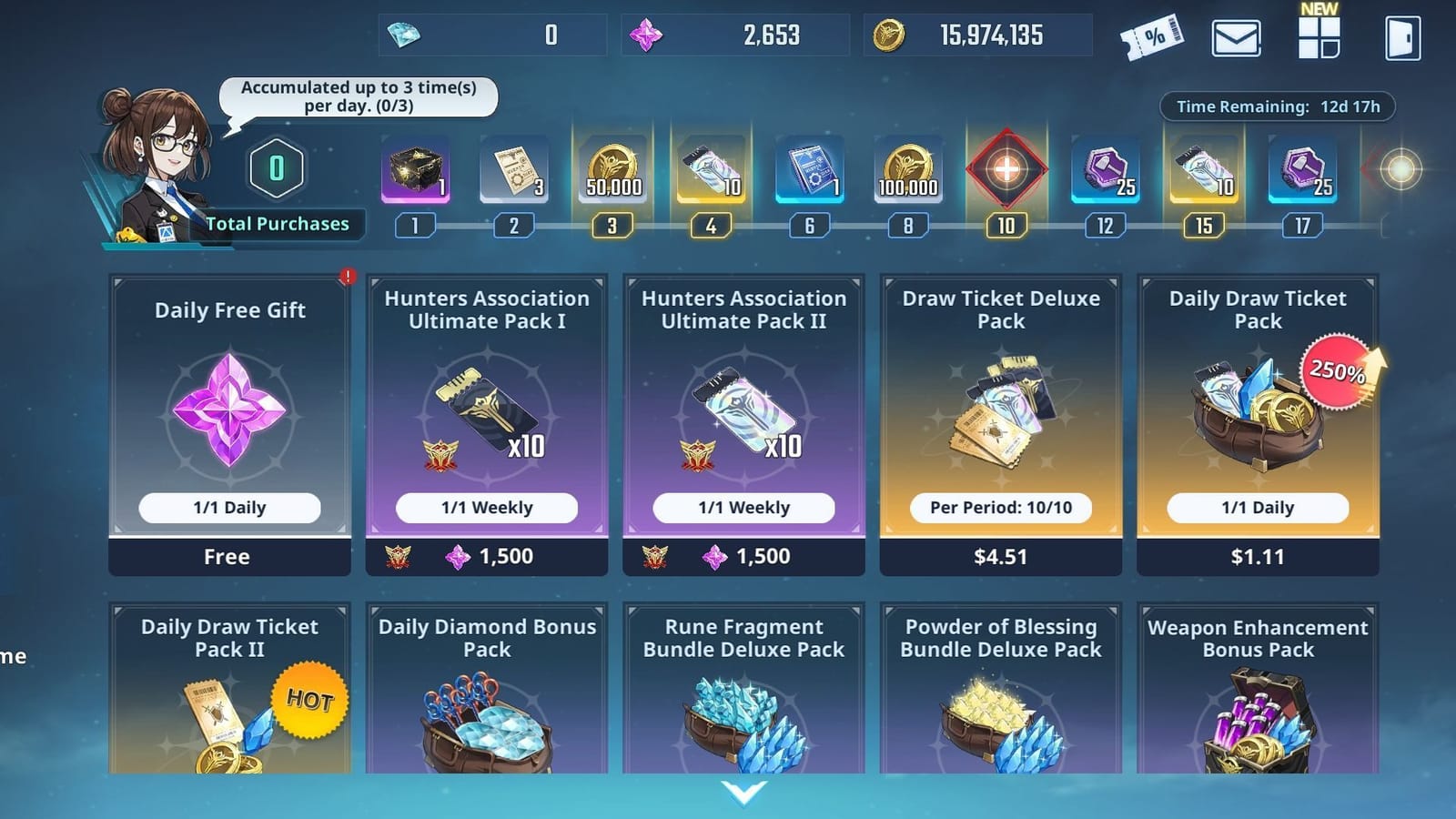This screenshot has height=819, width=1456.
Task: Select the red target milestone reward at purchase 10
Action: point(1007,173)
